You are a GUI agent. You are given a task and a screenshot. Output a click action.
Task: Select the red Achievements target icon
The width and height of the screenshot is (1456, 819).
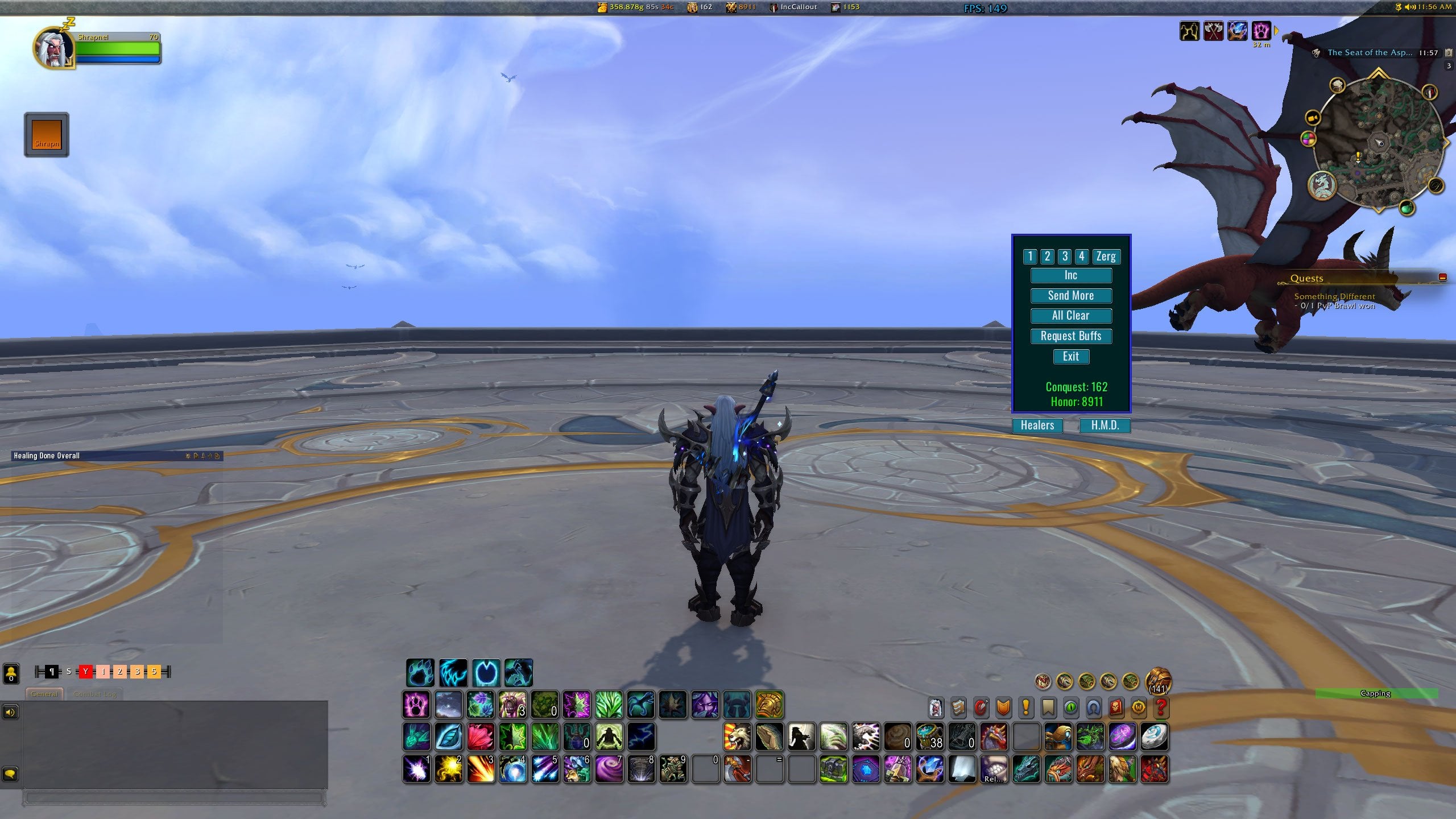coord(981,708)
